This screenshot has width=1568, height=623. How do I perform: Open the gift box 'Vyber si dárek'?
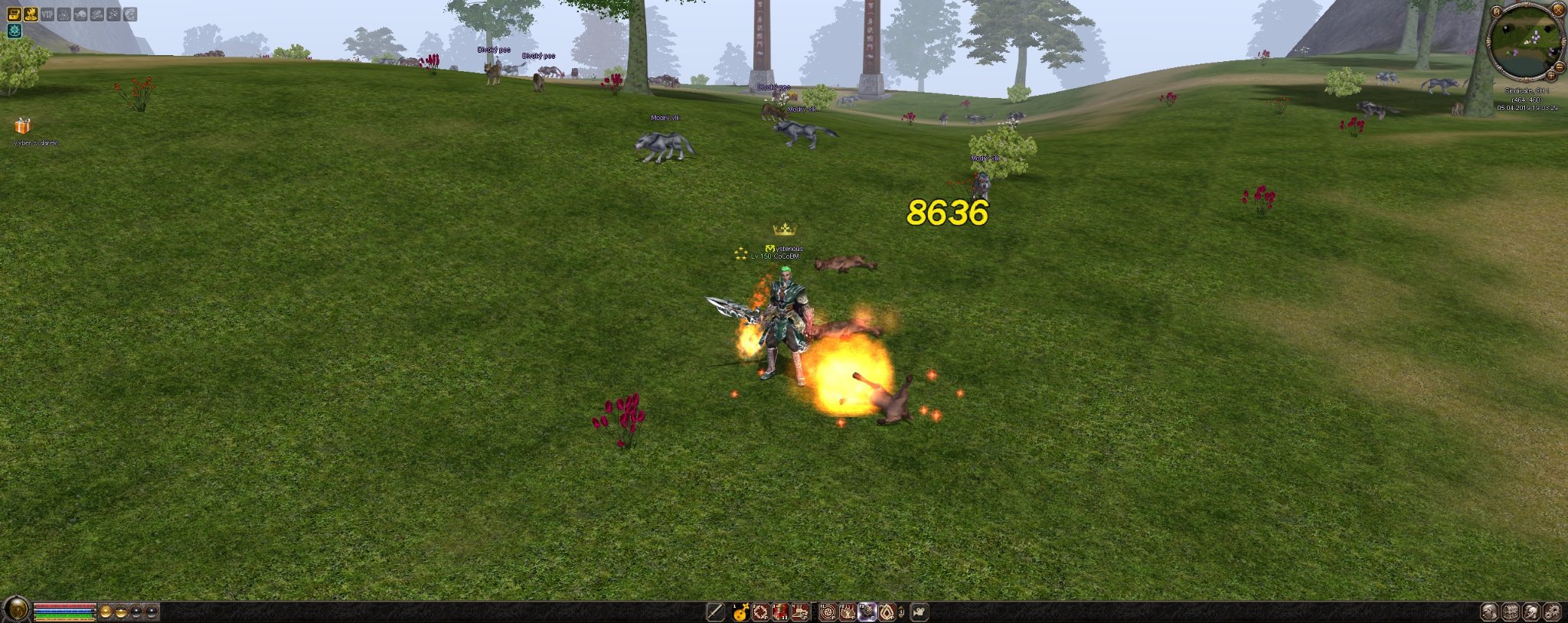pos(22,126)
